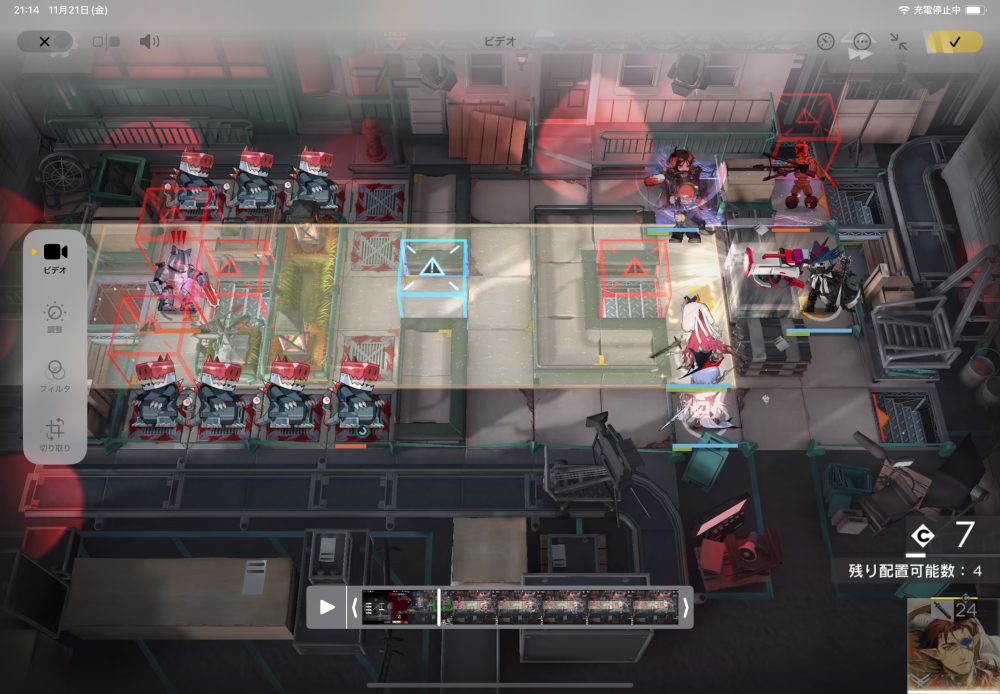Play the video clip
This screenshot has height=694, width=1000.
[327, 607]
